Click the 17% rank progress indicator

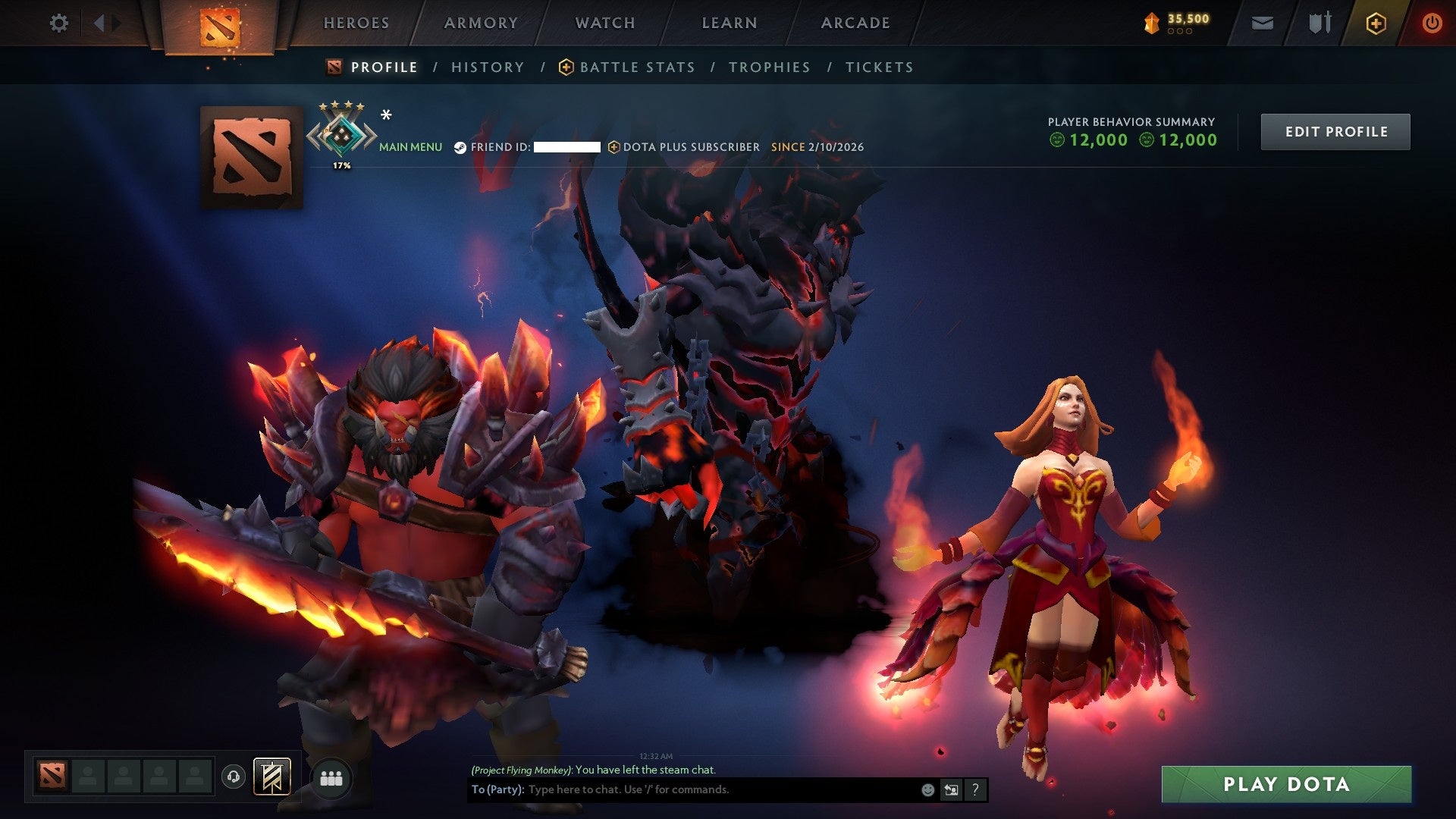coord(343,165)
